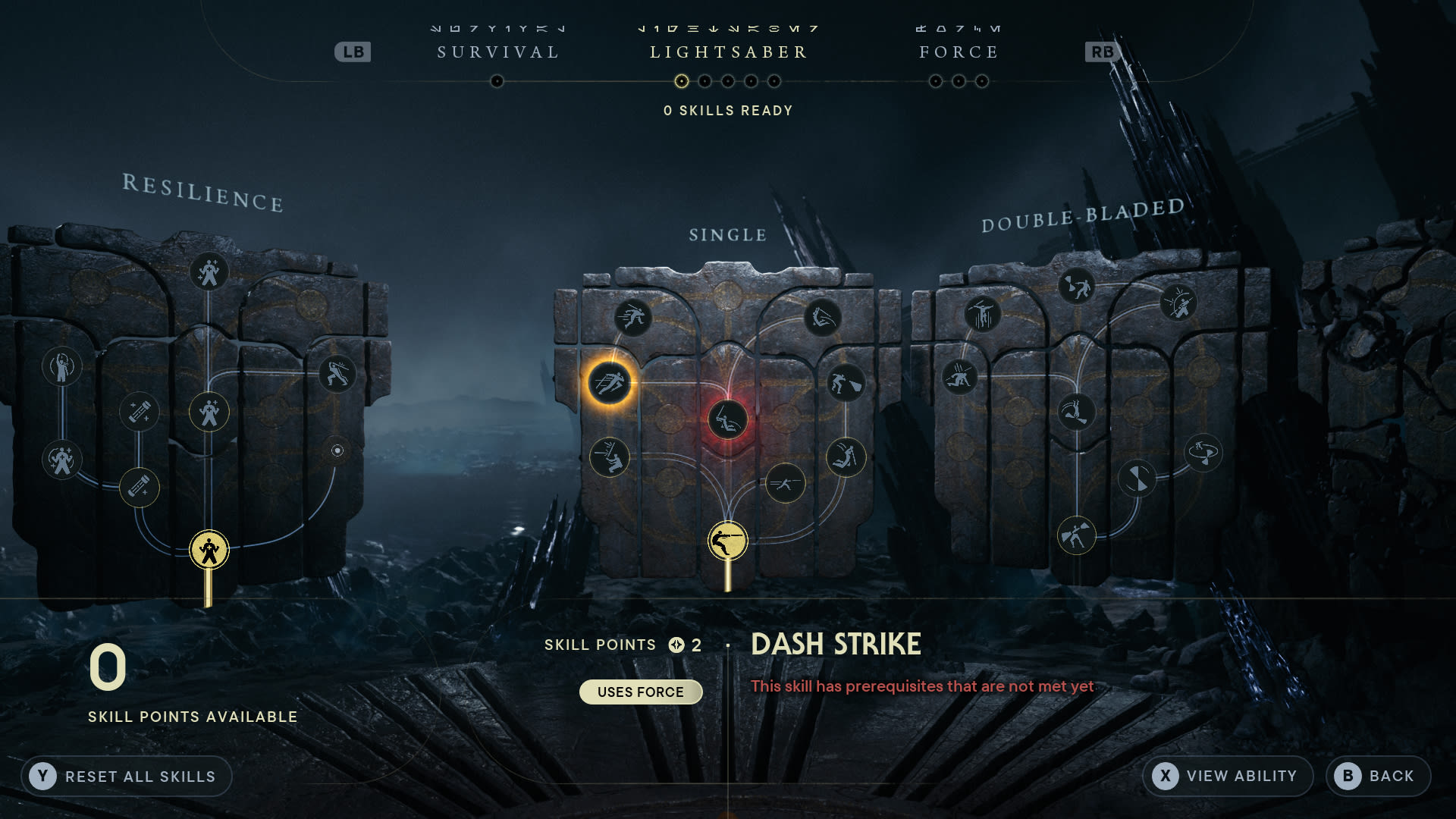The image size is (1456, 819).
Task: Jump to the first Force page dot
Action: (x=936, y=81)
